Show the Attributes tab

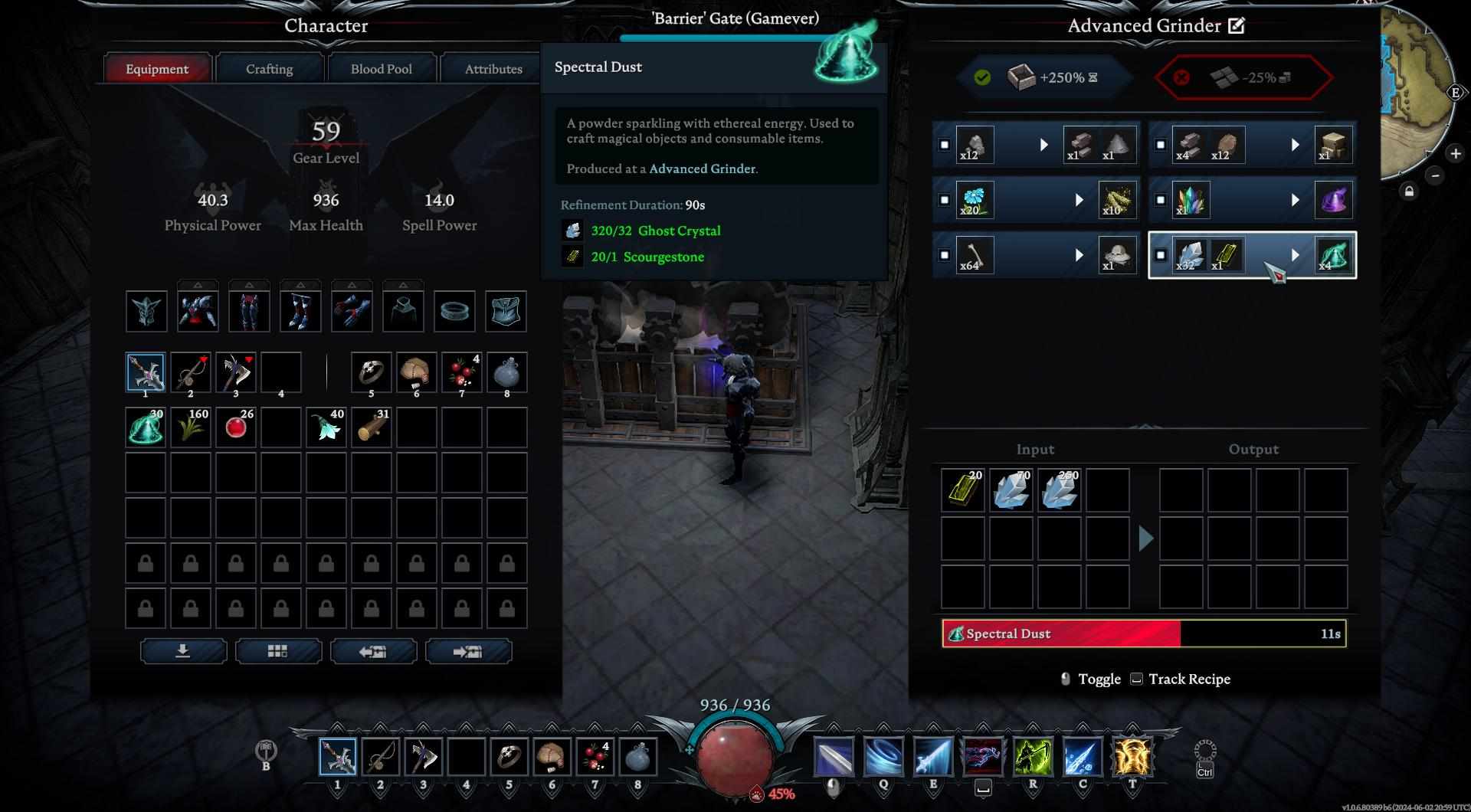point(493,69)
